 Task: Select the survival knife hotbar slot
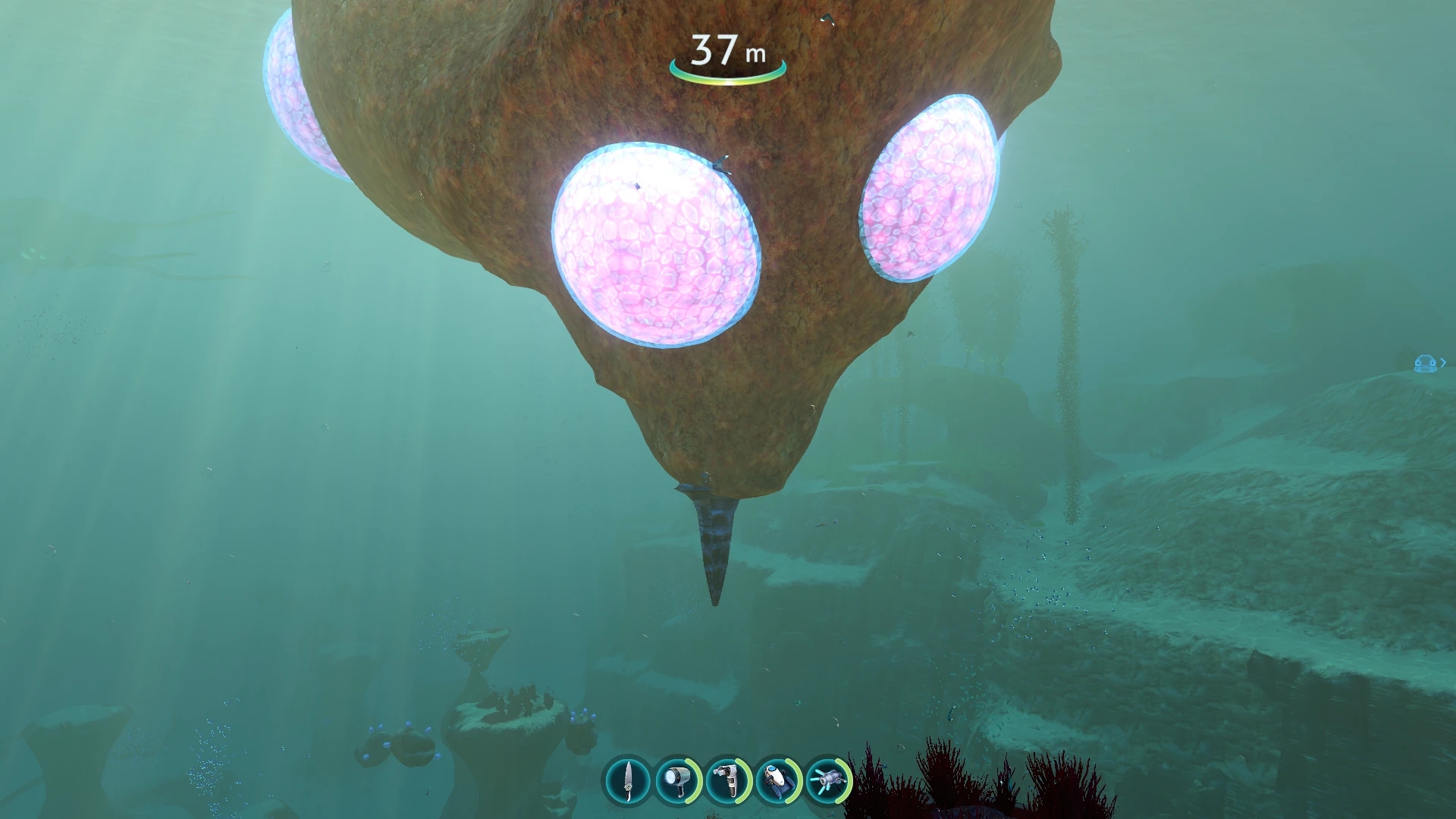[628, 780]
